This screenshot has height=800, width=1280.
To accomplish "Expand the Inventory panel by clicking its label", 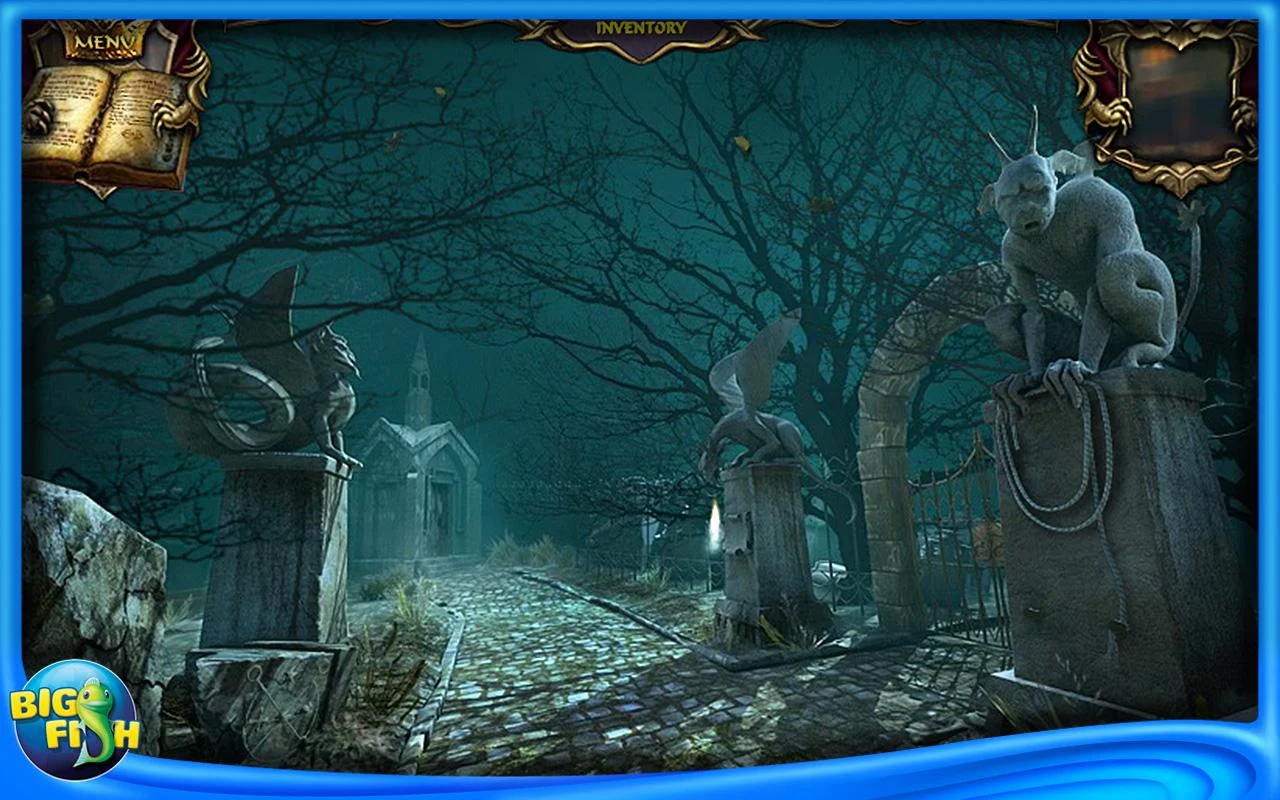I will (640, 28).
